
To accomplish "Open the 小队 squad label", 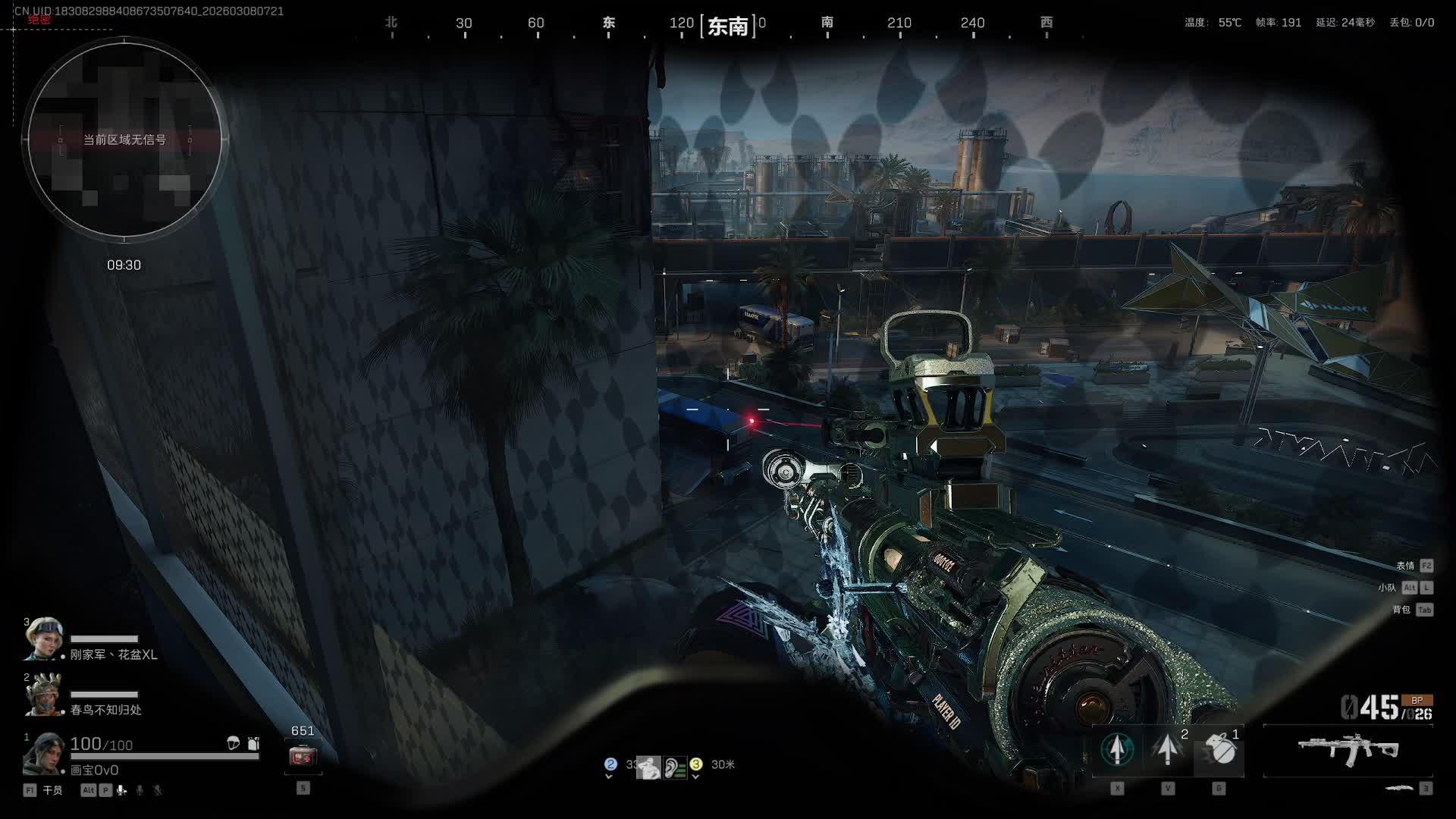I will coord(1387,588).
